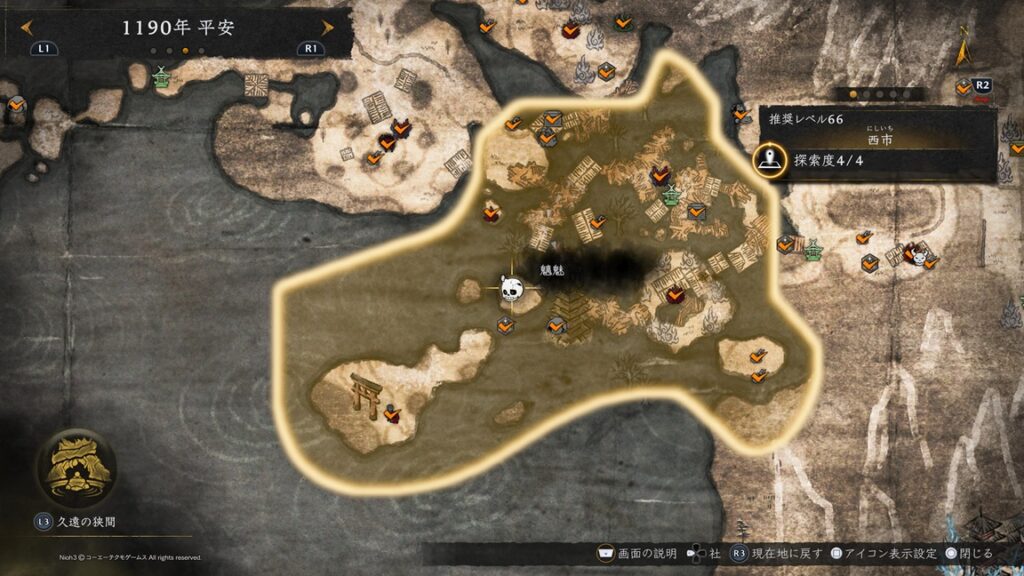
Task: Switch to the previous era with left arrow
Action: click(x=21, y=28)
